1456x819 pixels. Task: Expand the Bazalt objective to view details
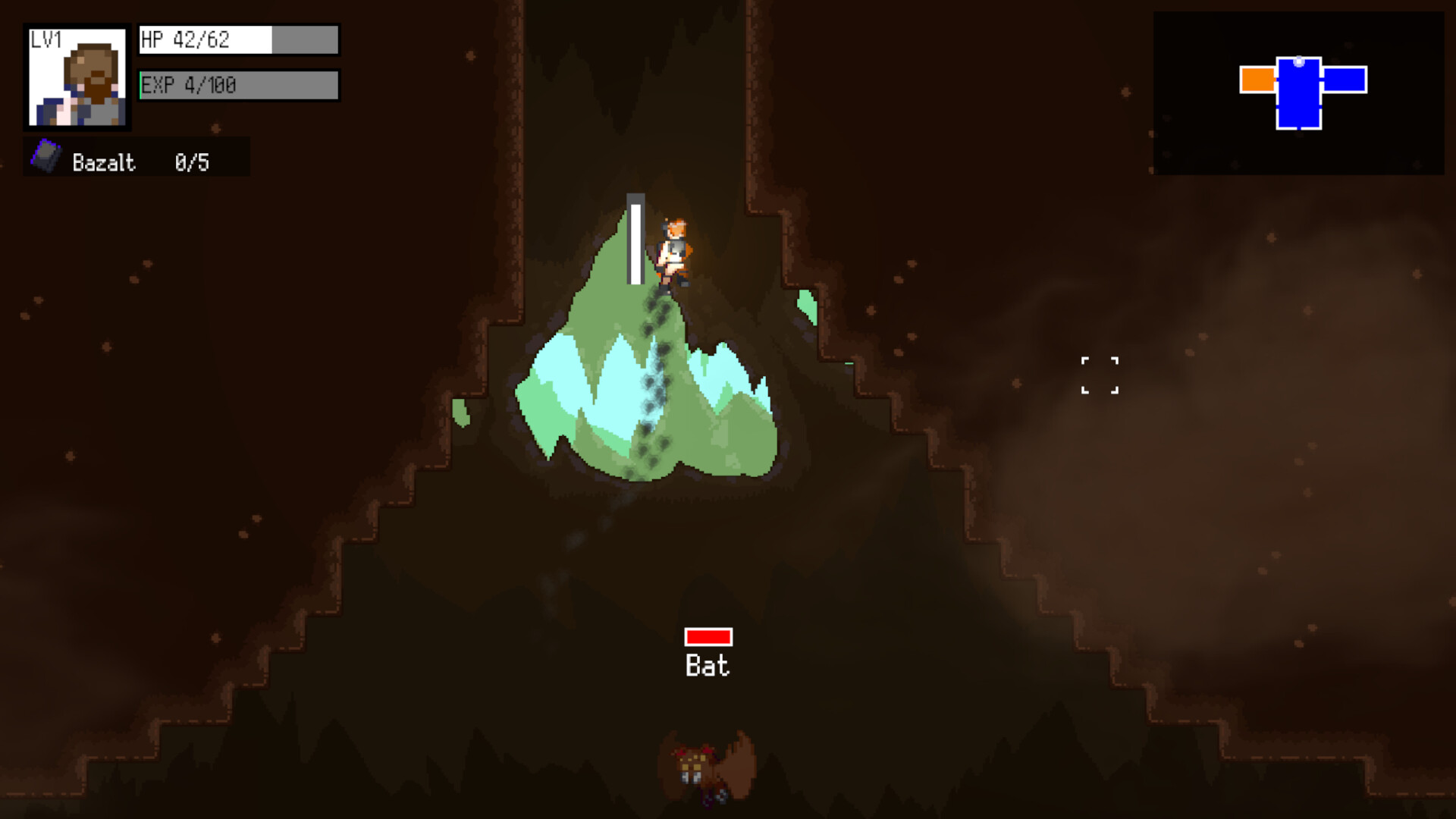pos(104,161)
